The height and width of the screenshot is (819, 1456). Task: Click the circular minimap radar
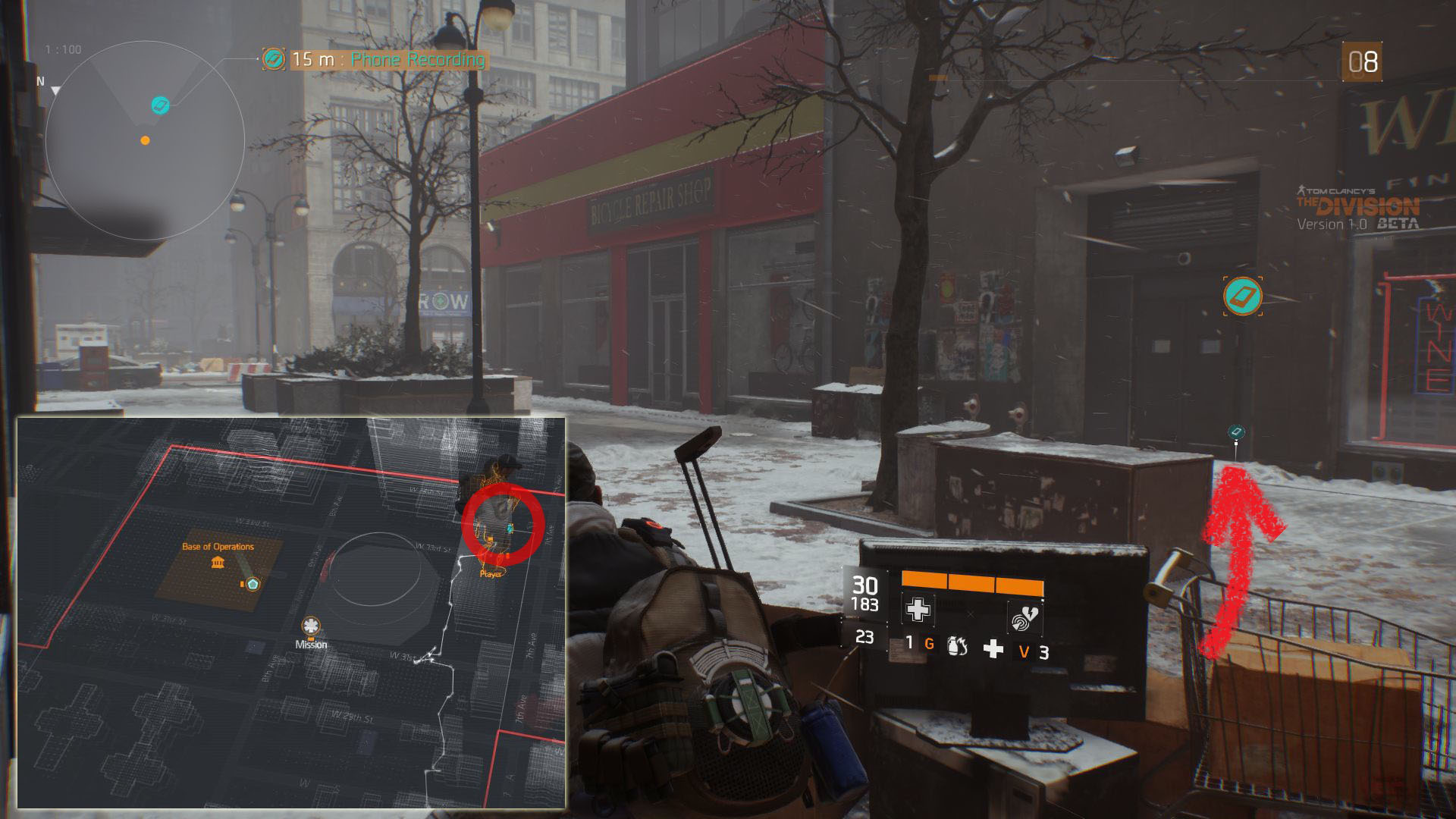(145, 141)
